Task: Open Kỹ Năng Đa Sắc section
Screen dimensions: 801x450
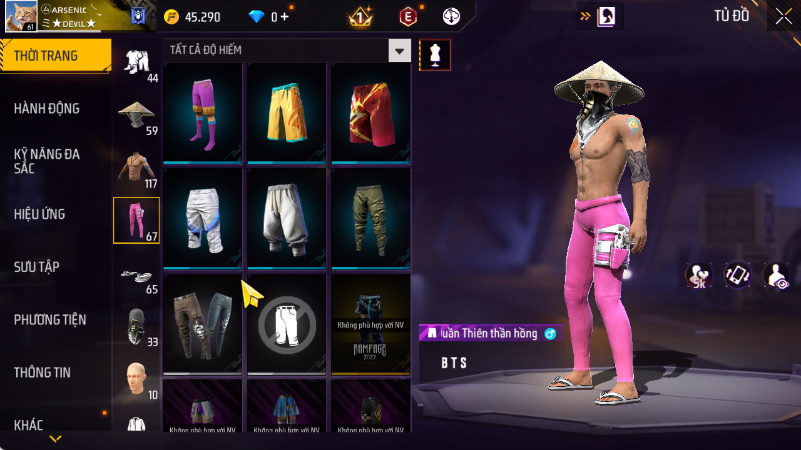Action: click(47, 162)
